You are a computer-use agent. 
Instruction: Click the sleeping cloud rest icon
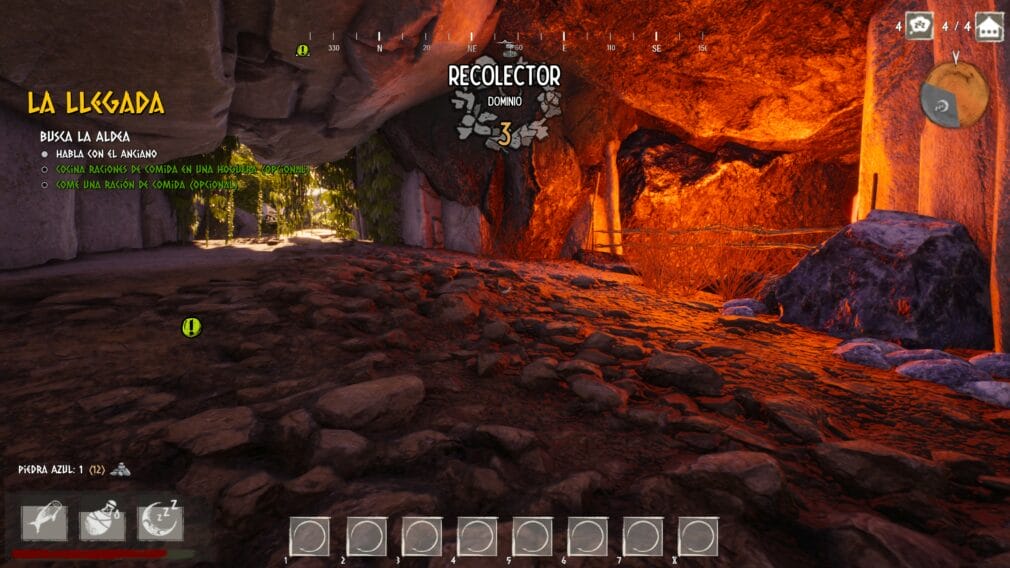pos(919,25)
